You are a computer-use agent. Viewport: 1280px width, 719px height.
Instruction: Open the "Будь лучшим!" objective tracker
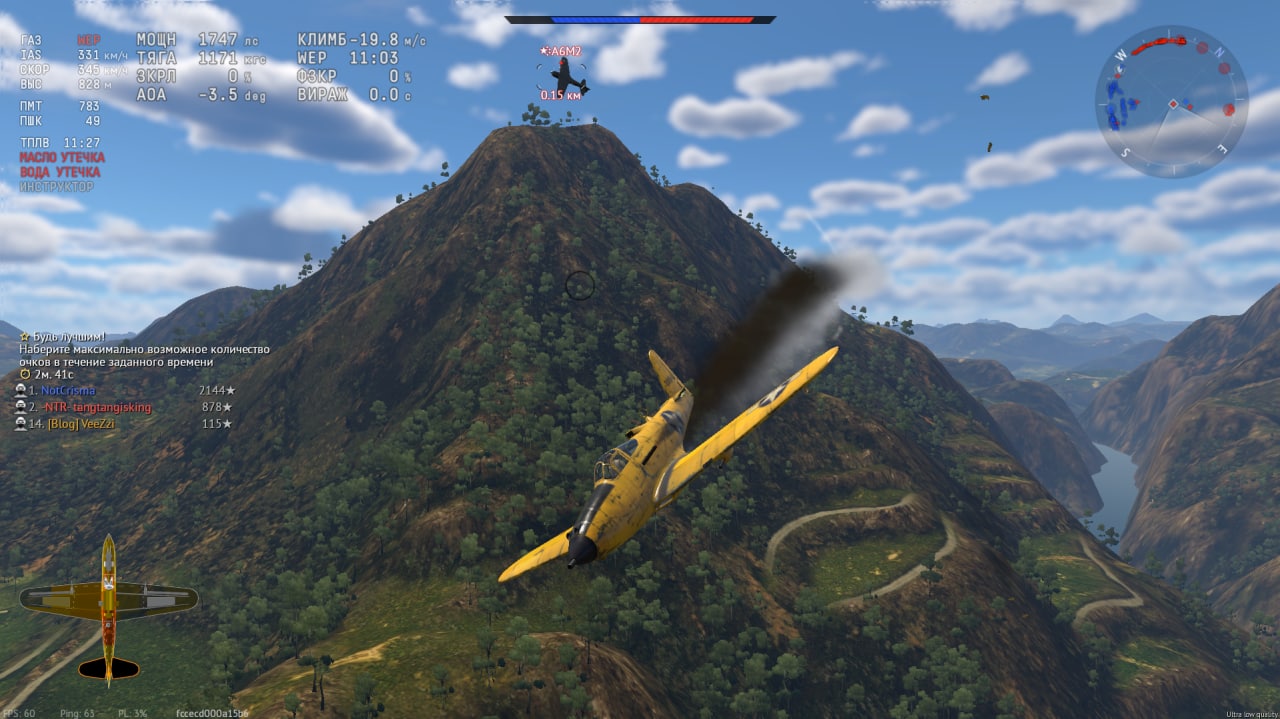(x=68, y=336)
